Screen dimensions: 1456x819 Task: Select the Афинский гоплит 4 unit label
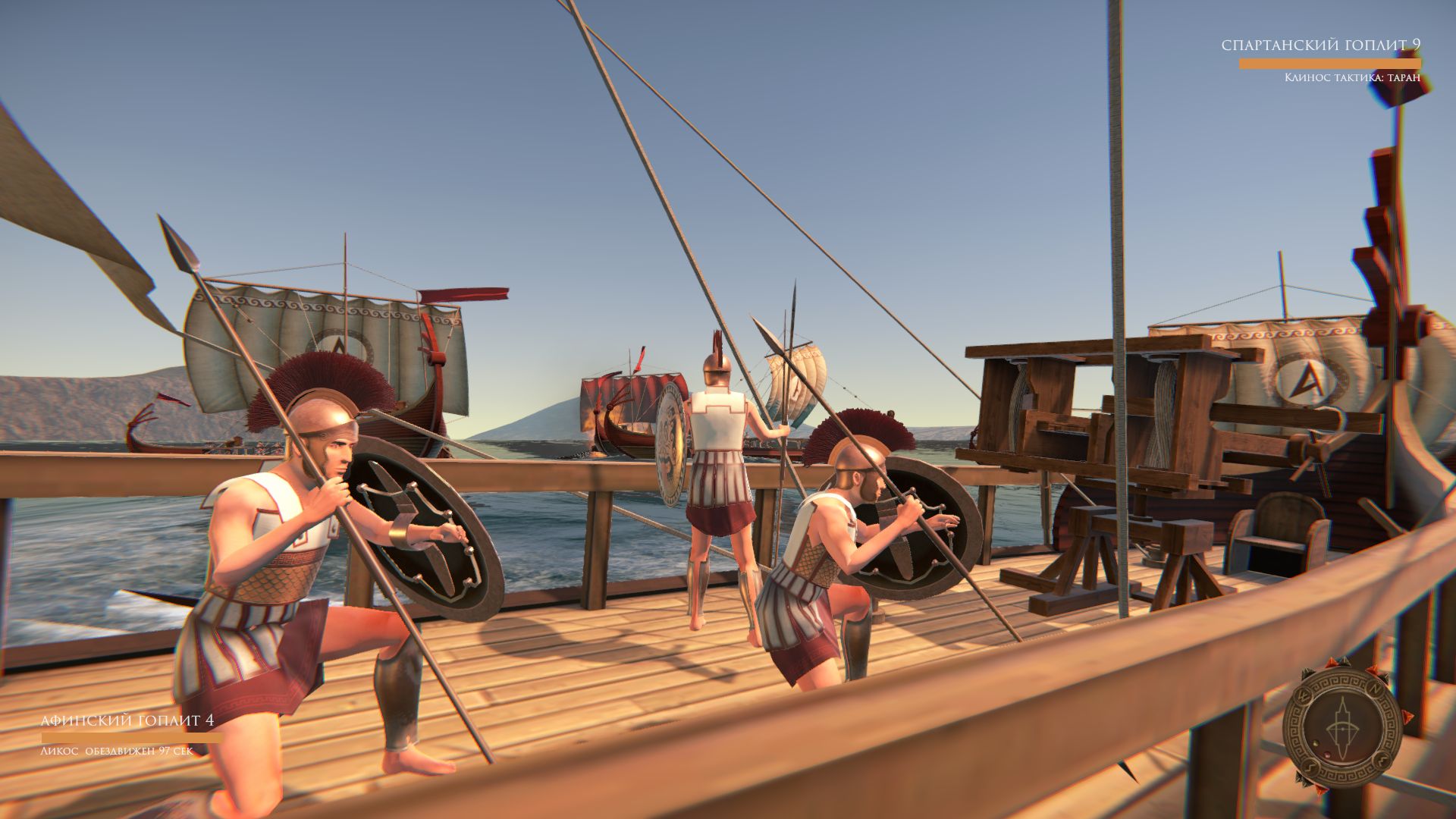(127, 720)
